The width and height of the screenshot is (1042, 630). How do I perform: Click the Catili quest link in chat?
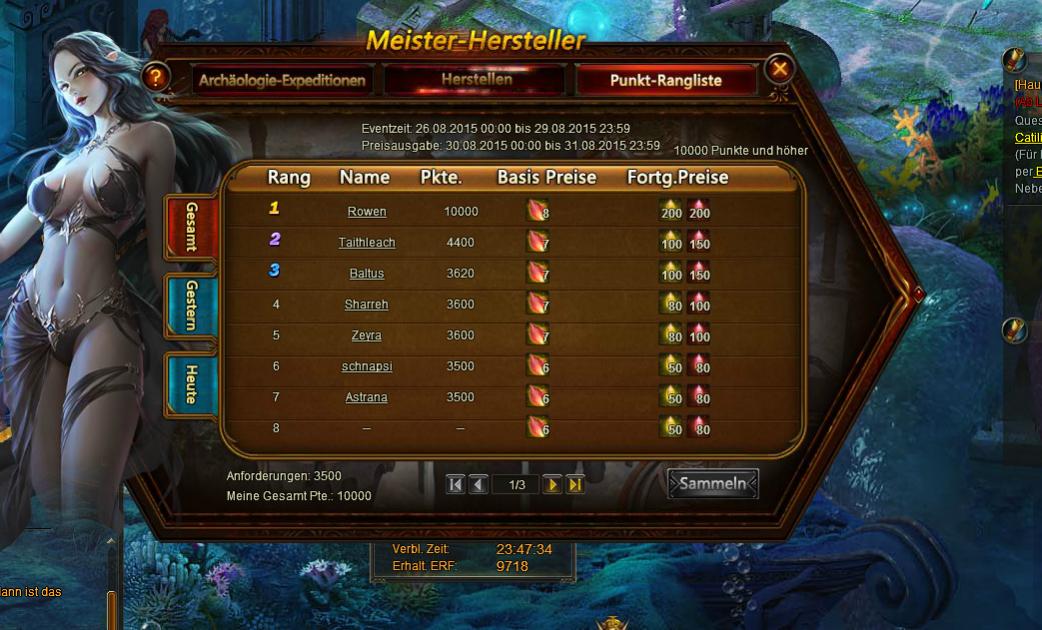[1028, 138]
